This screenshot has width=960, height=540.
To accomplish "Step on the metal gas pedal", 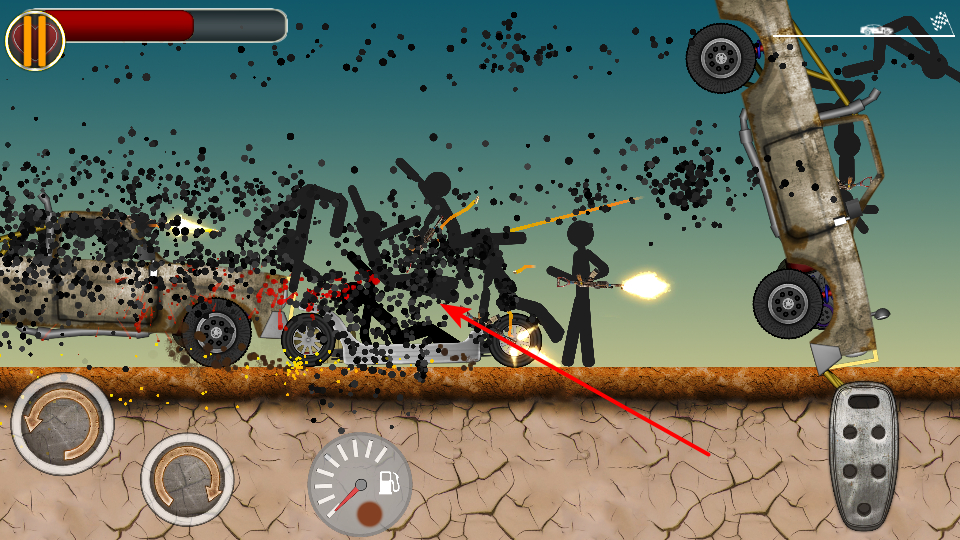I will 863,455.
